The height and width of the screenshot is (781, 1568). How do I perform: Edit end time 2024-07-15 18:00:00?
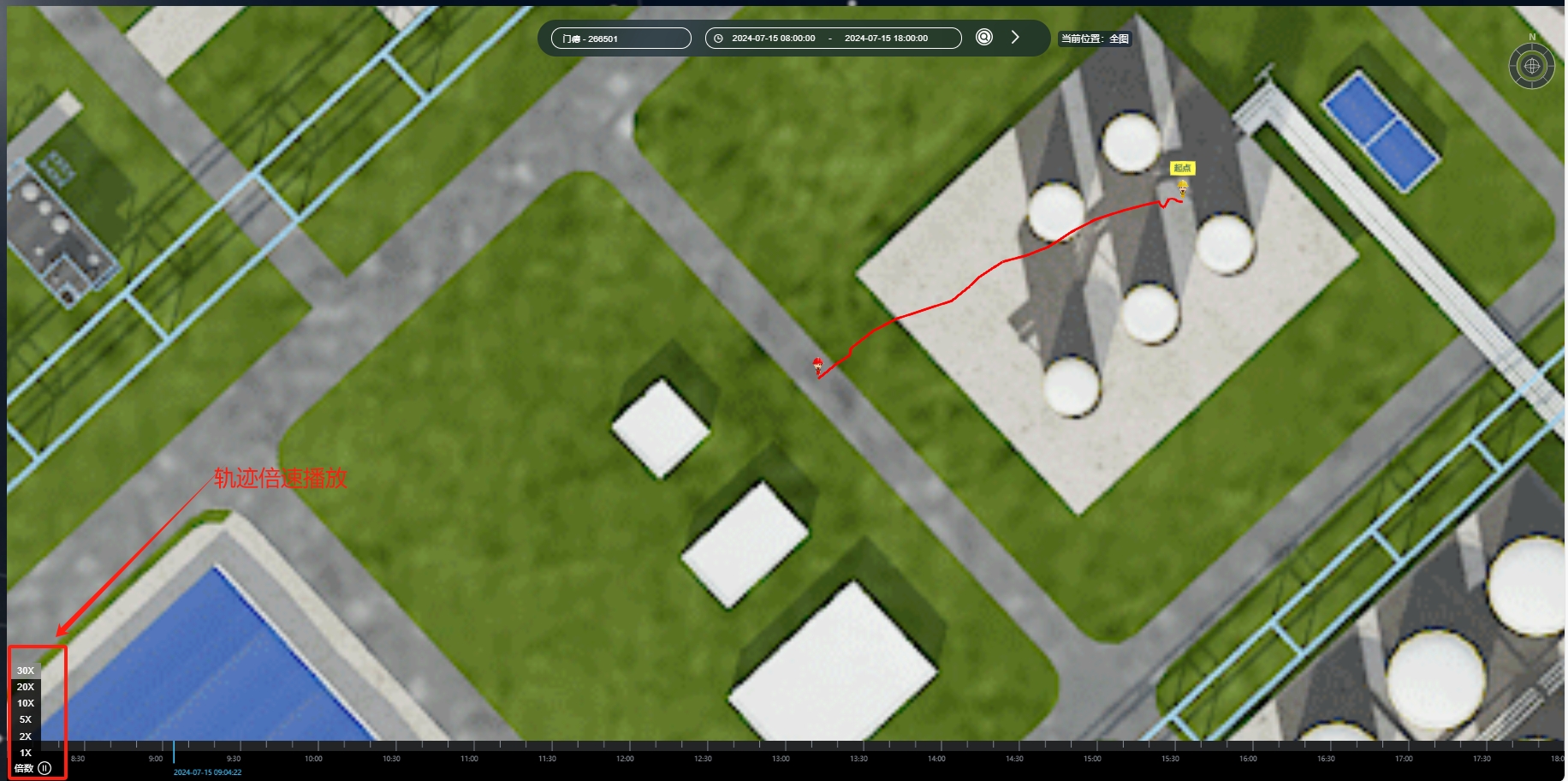coord(886,39)
